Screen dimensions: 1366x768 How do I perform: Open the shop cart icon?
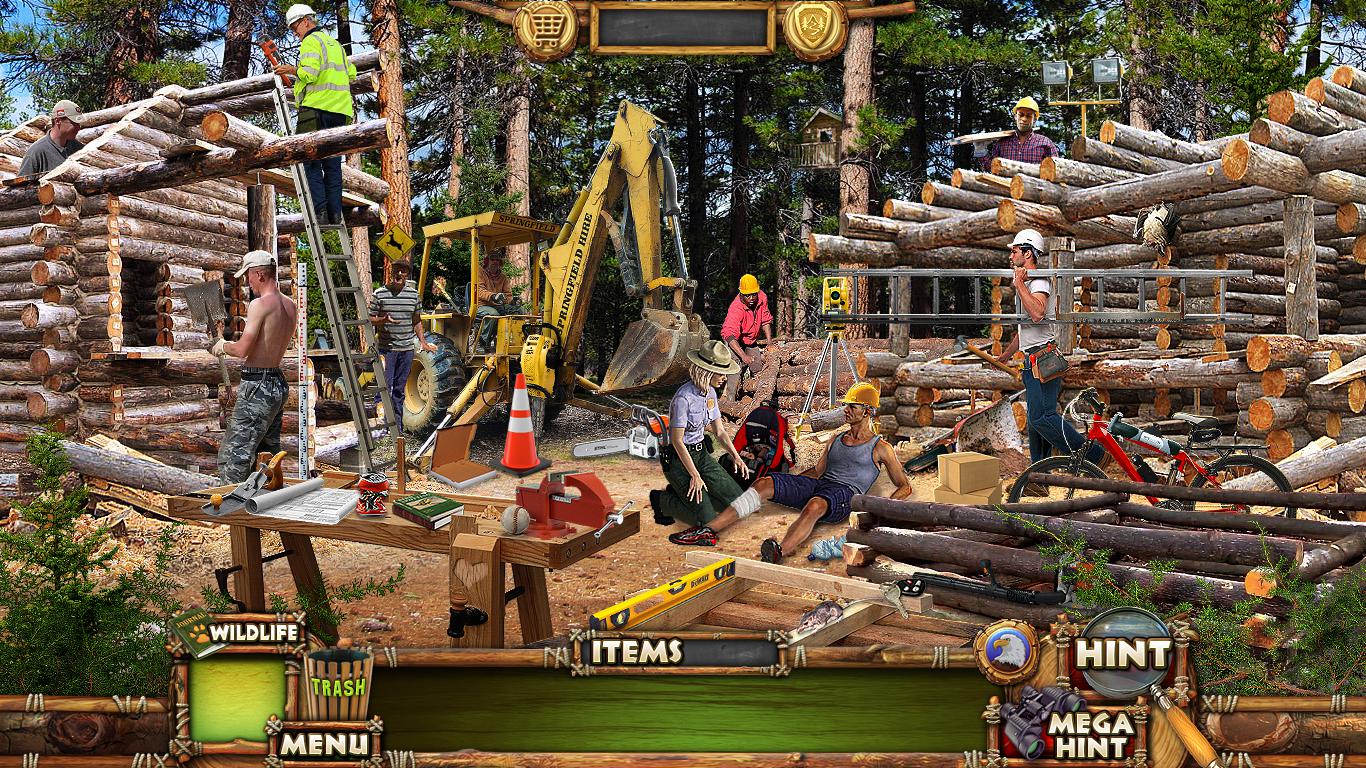point(546,29)
